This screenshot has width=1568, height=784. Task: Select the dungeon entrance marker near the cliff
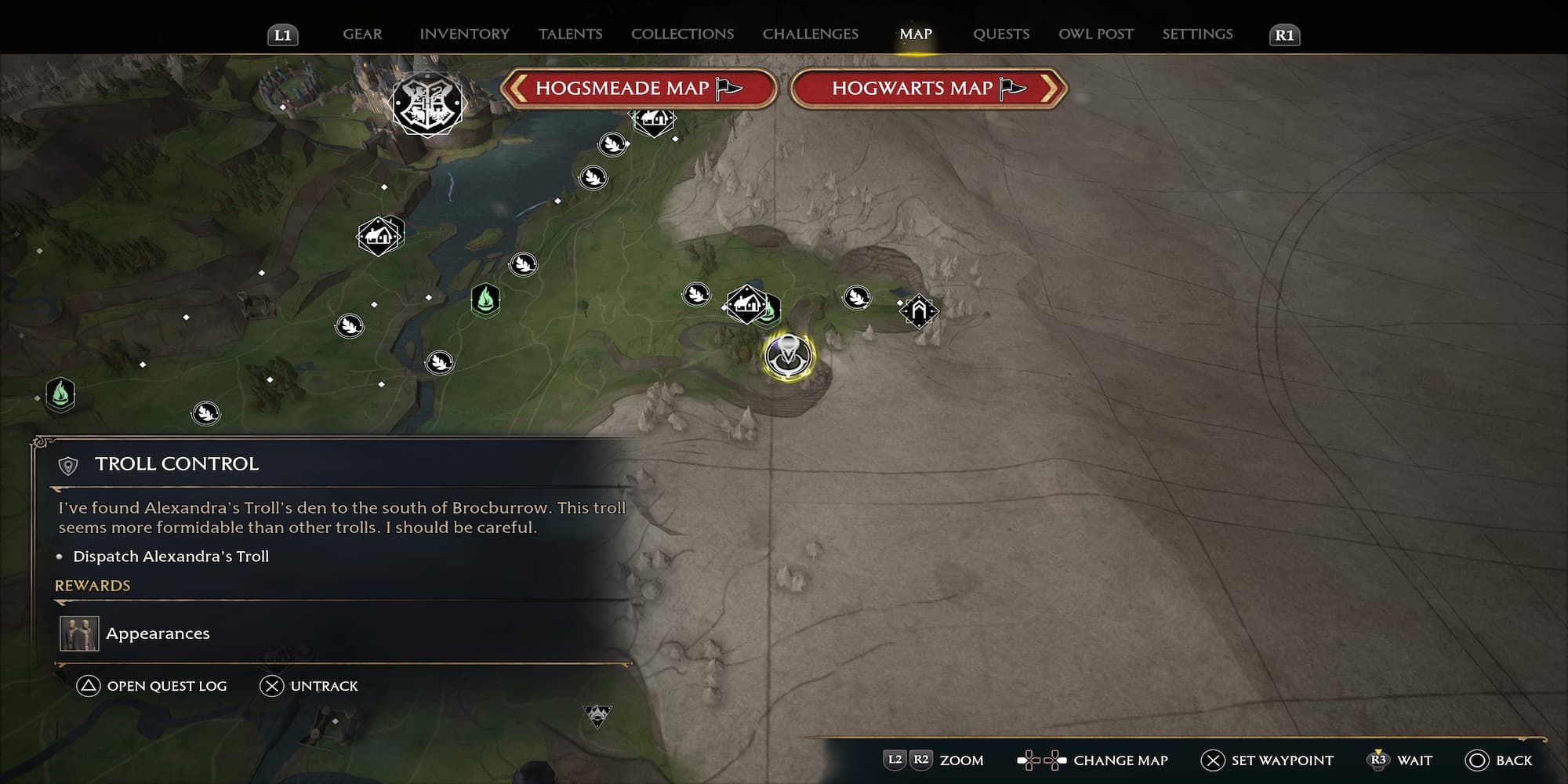click(x=918, y=311)
